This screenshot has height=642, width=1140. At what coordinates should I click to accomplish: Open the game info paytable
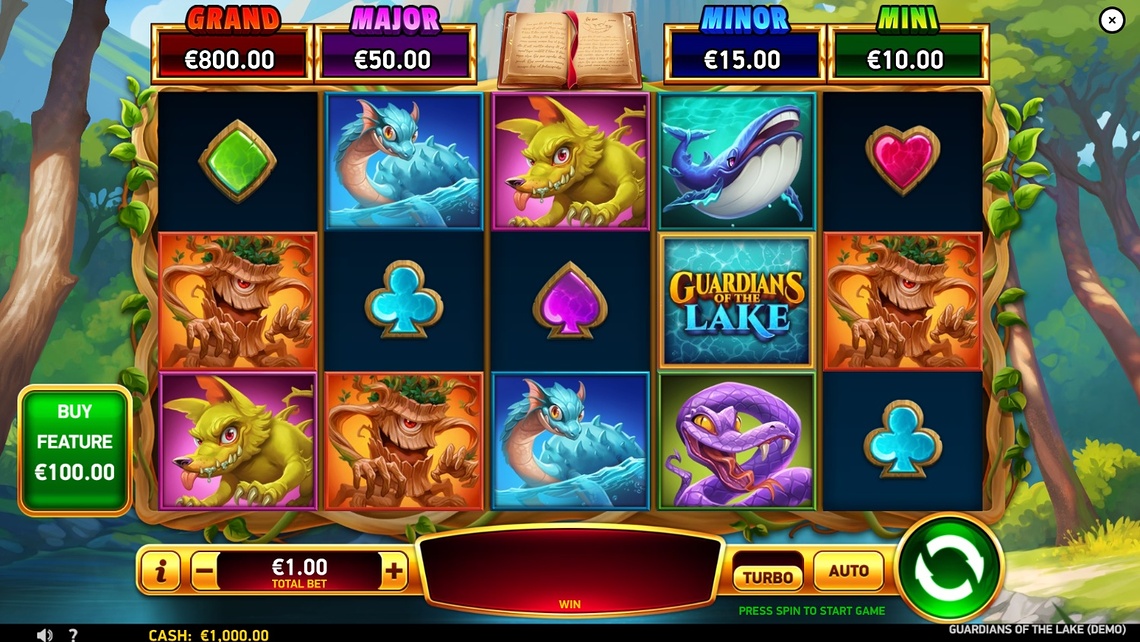[160, 571]
